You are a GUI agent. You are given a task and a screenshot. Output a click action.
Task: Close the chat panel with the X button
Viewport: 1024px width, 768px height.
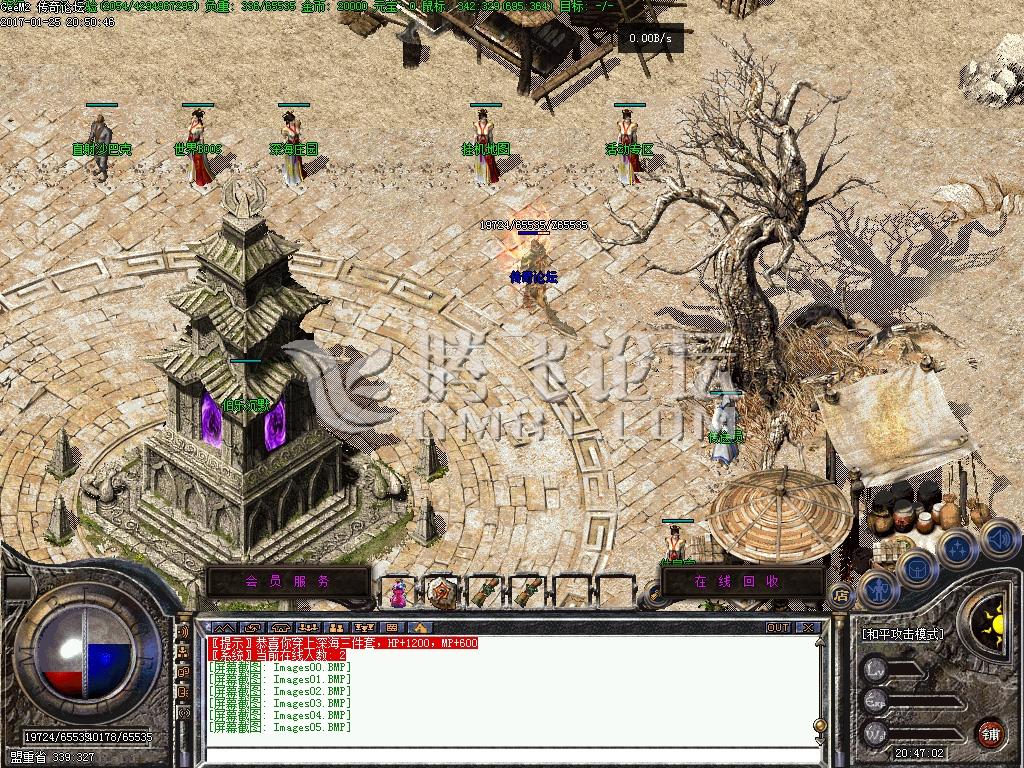(x=808, y=628)
